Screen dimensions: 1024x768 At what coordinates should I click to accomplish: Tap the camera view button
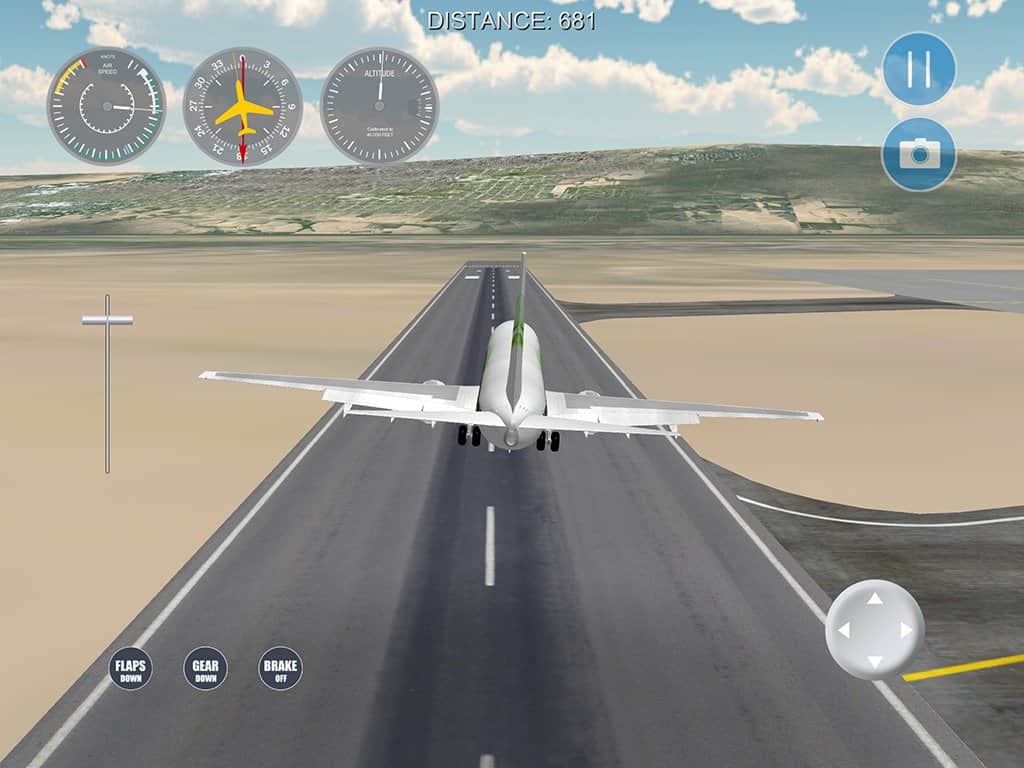(919, 154)
